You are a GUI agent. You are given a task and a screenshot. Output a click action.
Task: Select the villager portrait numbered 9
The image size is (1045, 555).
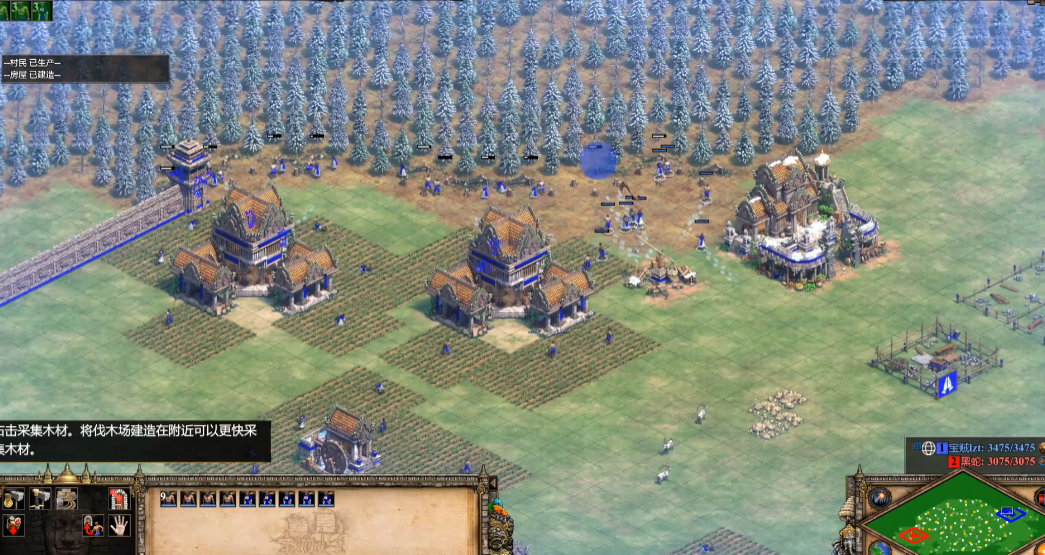(168, 498)
